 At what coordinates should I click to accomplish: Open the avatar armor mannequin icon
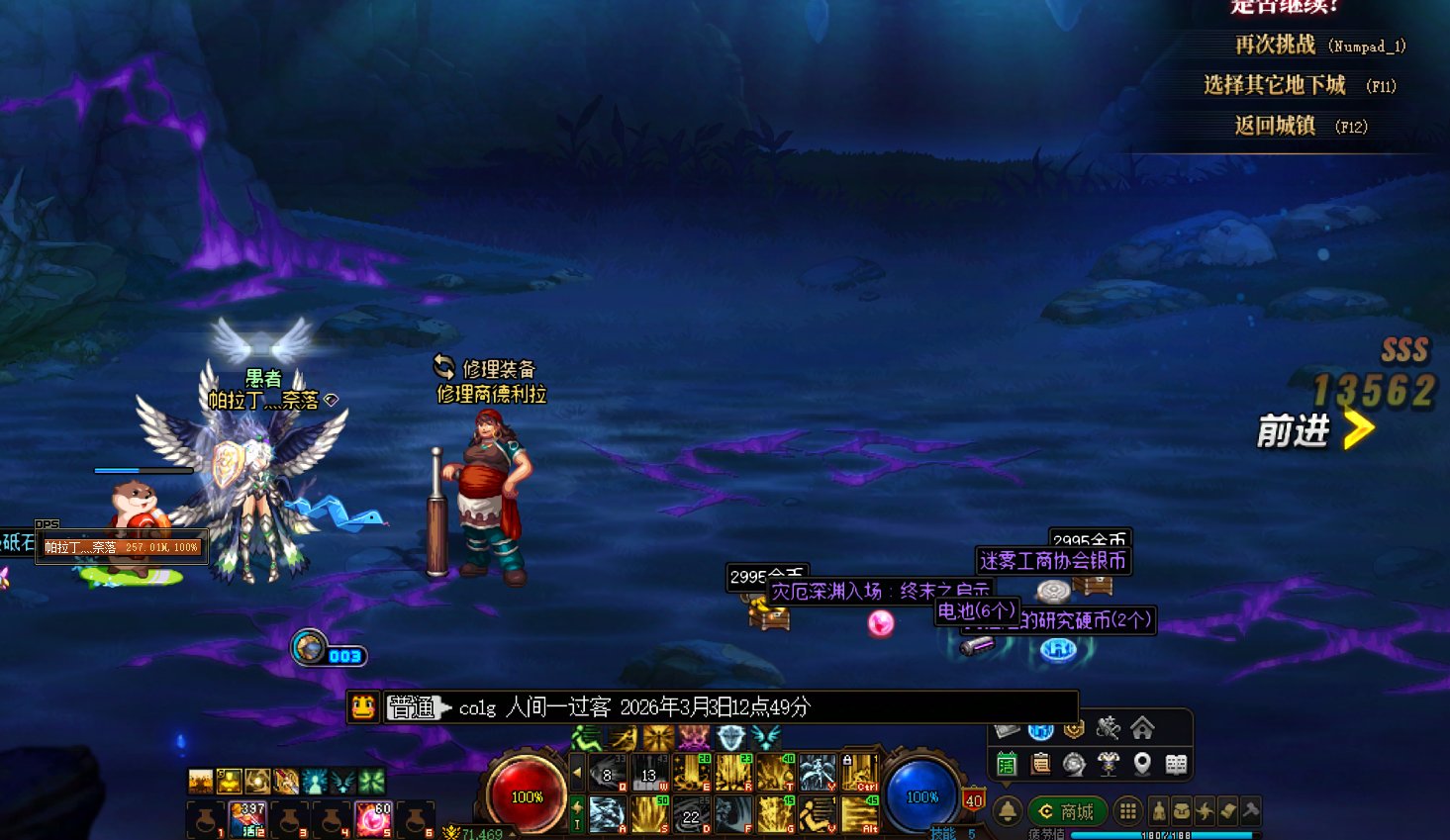point(1108,764)
